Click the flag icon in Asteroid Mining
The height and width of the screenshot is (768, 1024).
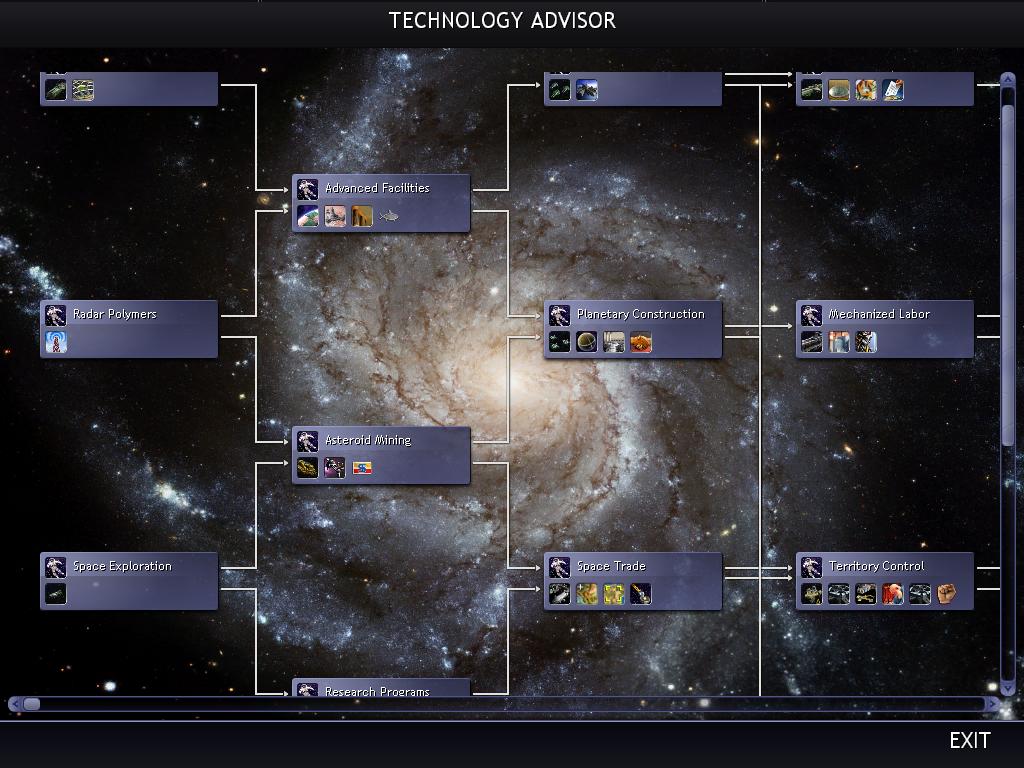click(362, 468)
